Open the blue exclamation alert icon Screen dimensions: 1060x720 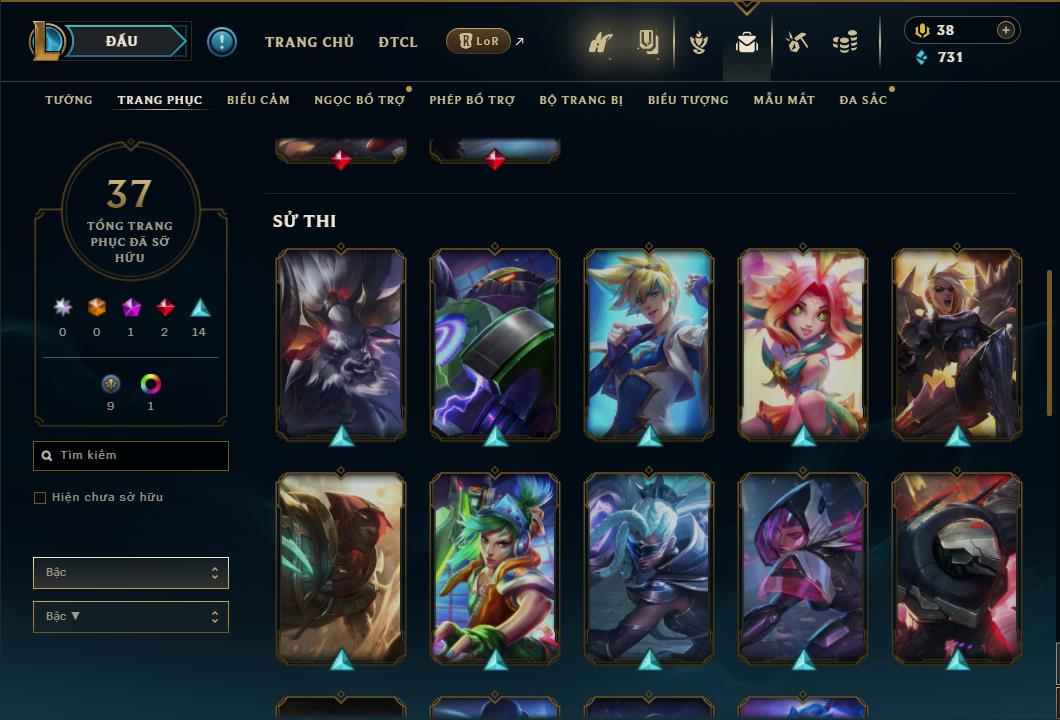point(222,42)
